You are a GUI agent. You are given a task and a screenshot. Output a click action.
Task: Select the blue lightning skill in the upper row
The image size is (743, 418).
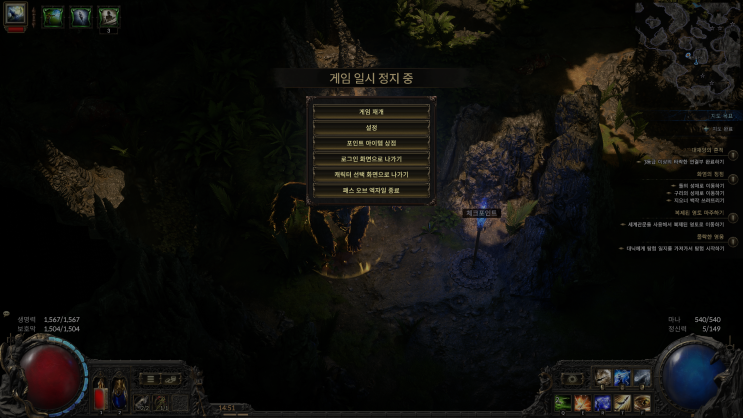(x=622, y=378)
